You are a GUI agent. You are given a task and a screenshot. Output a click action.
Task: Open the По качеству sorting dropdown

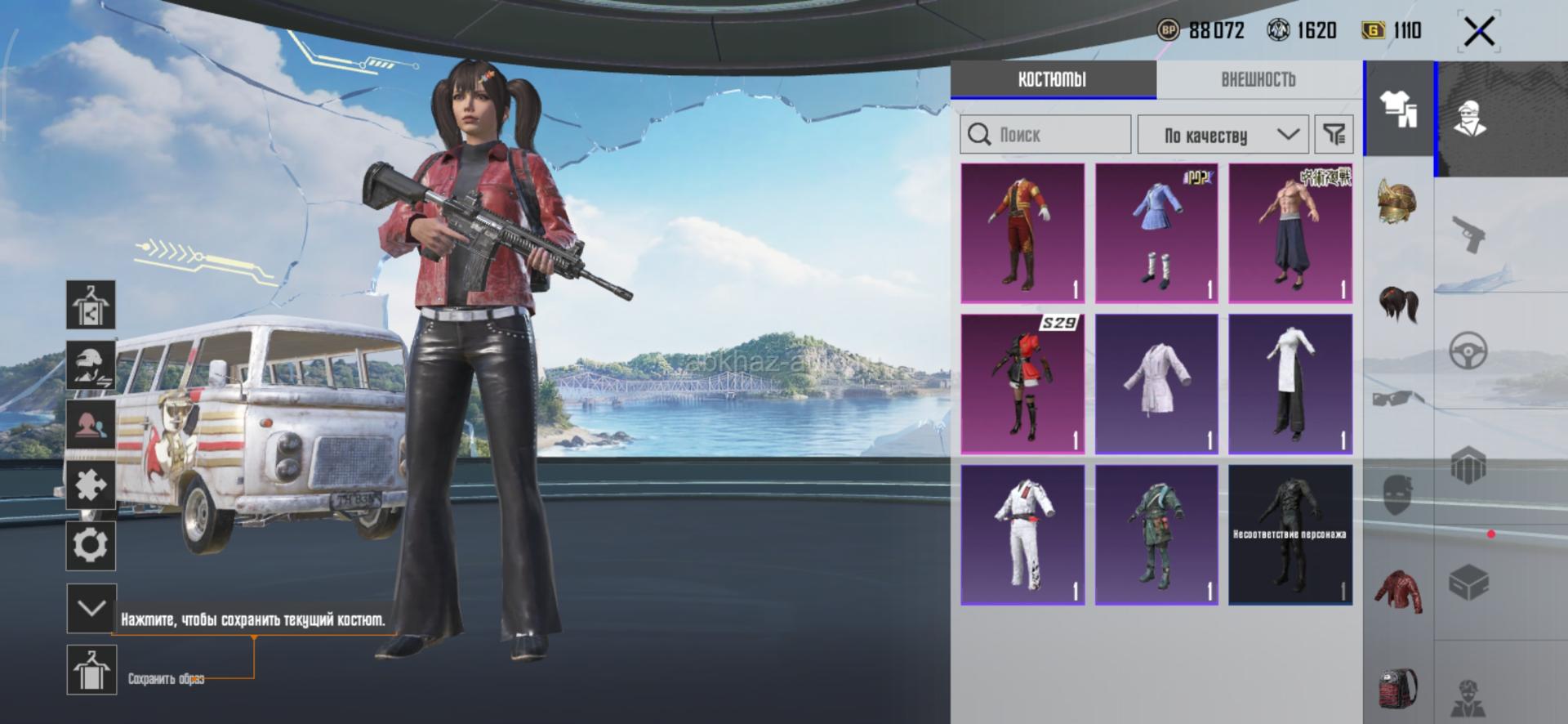1223,135
